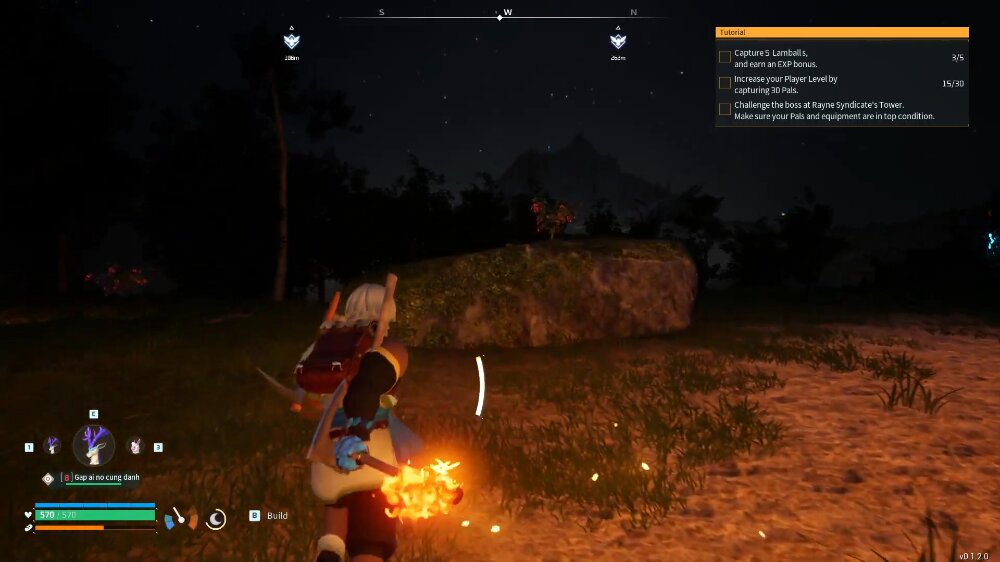
Task: Select the left compass waypoint marker
Action: point(291,41)
